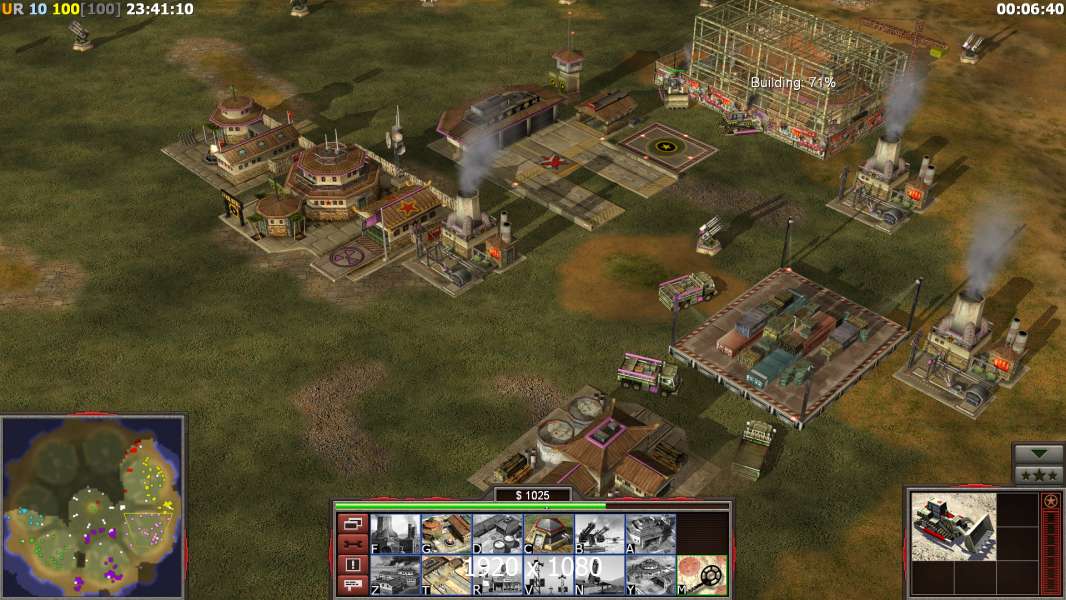Activate the land mine command labeled M
1066x600 pixels.
tap(702, 575)
